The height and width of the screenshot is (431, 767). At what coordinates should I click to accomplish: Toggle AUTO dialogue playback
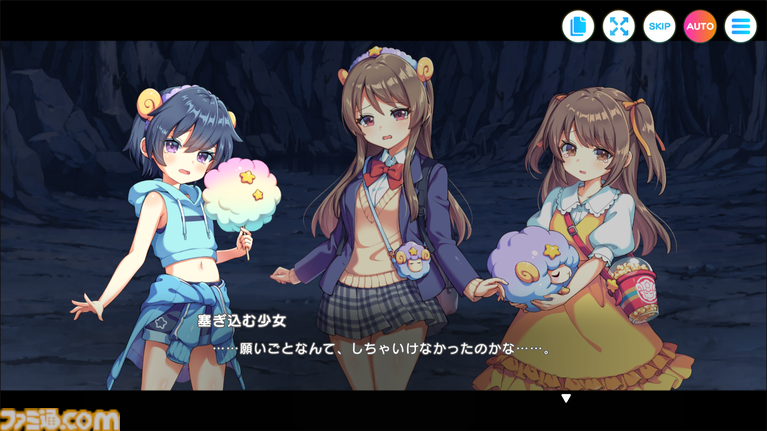[700, 27]
